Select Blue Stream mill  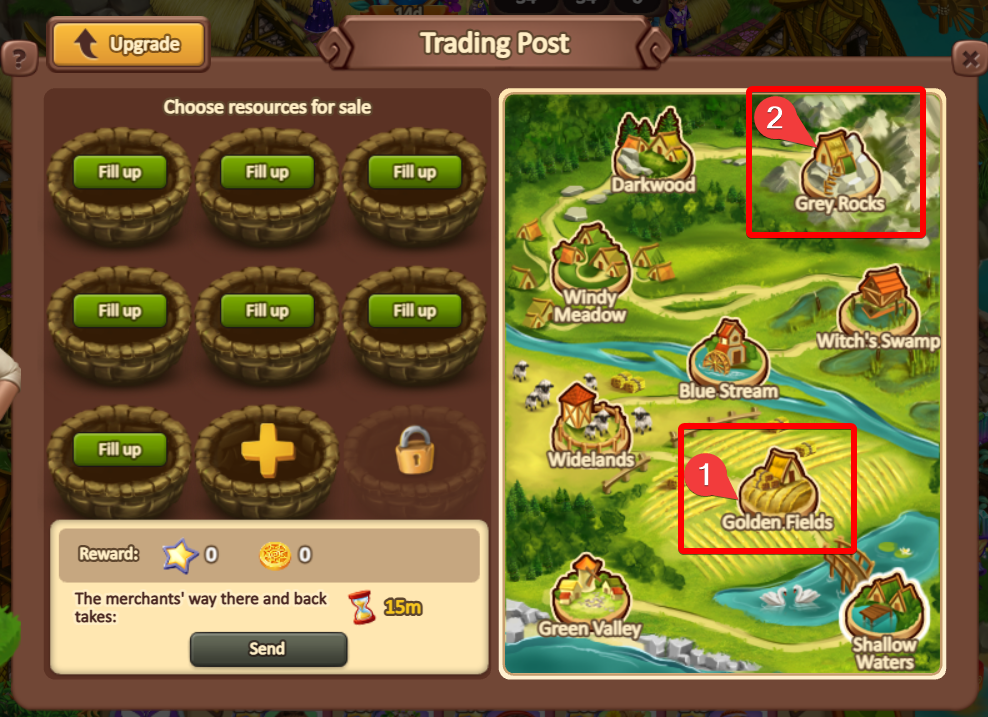click(x=728, y=360)
